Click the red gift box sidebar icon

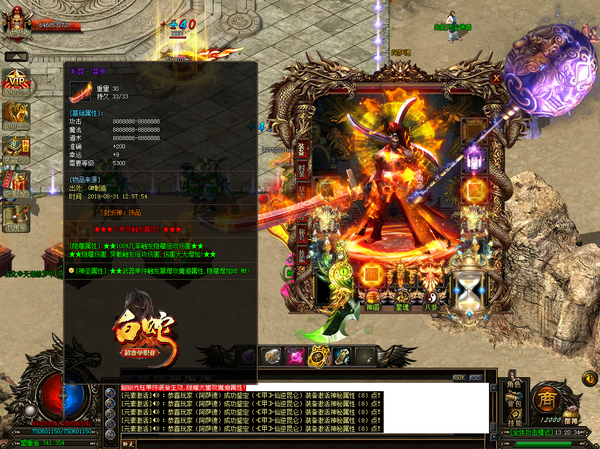15,181
